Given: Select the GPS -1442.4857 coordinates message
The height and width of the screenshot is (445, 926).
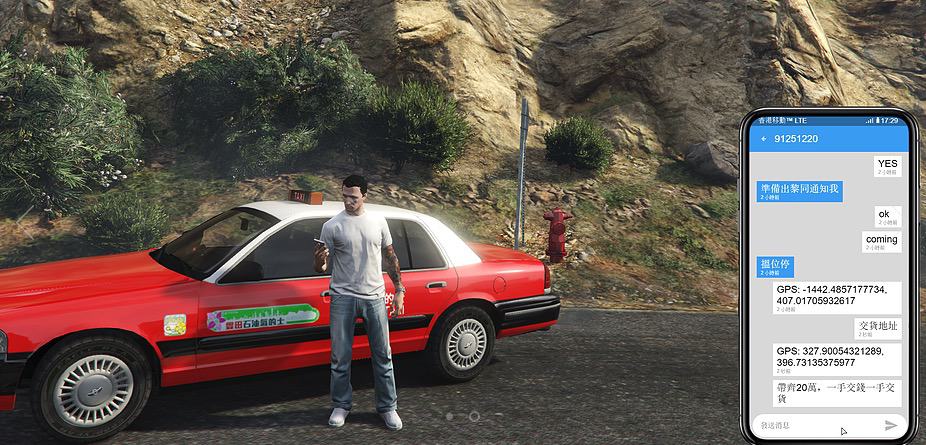Looking at the screenshot, I should point(836,297).
